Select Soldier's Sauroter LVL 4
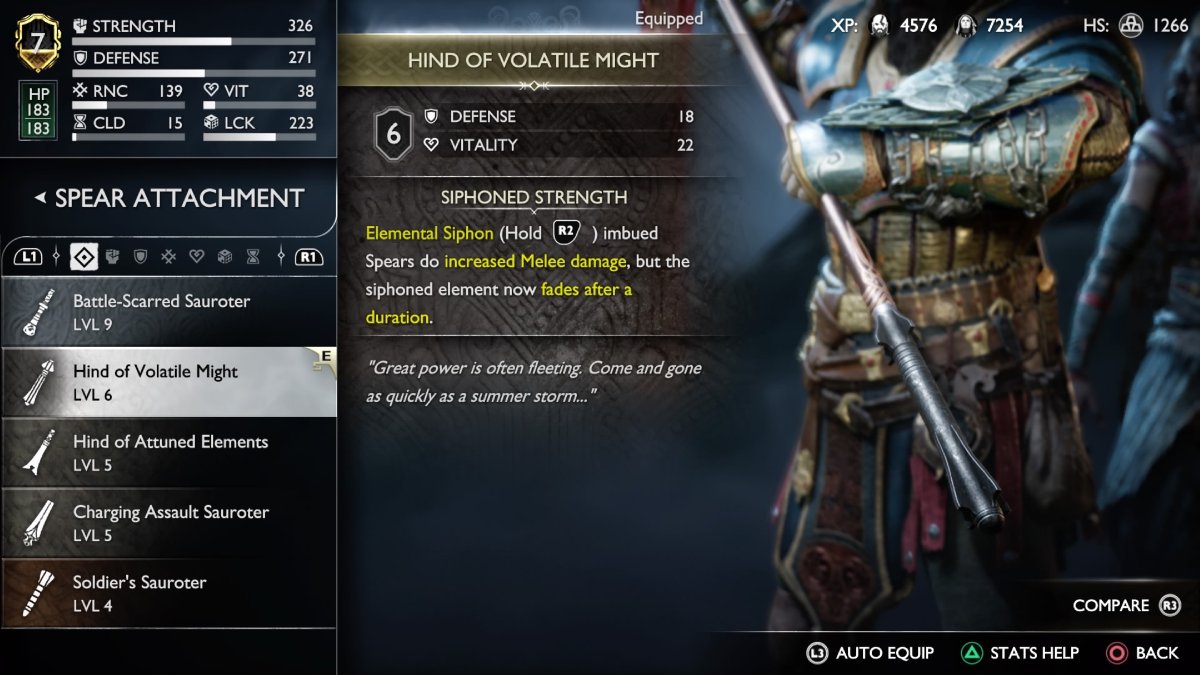This screenshot has width=1200, height=675. coord(168,592)
